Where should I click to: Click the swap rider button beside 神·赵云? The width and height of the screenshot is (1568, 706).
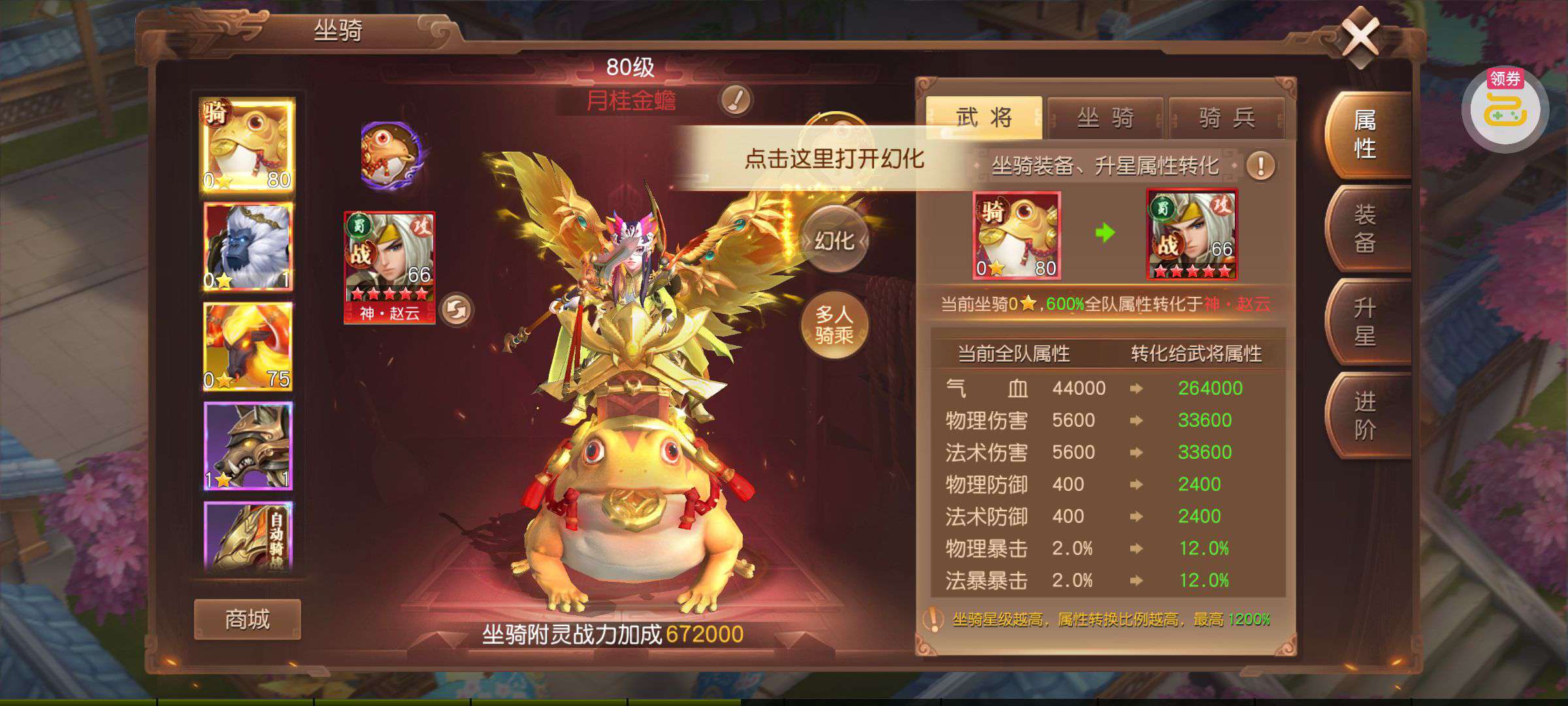pos(457,310)
